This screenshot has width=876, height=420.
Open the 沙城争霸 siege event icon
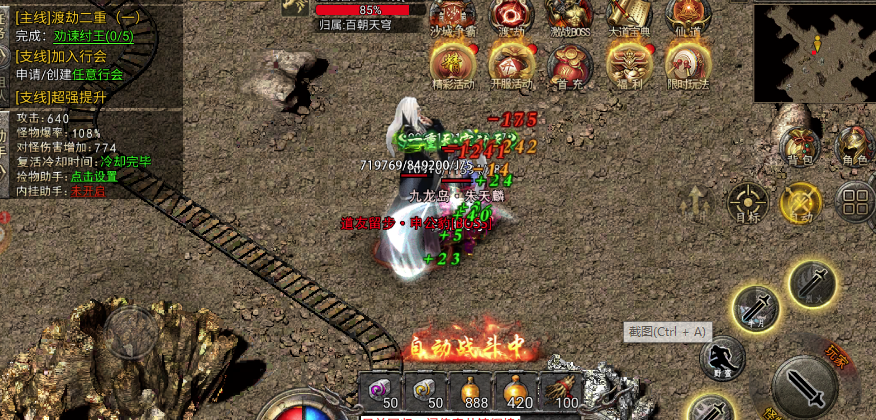coord(453,14)
